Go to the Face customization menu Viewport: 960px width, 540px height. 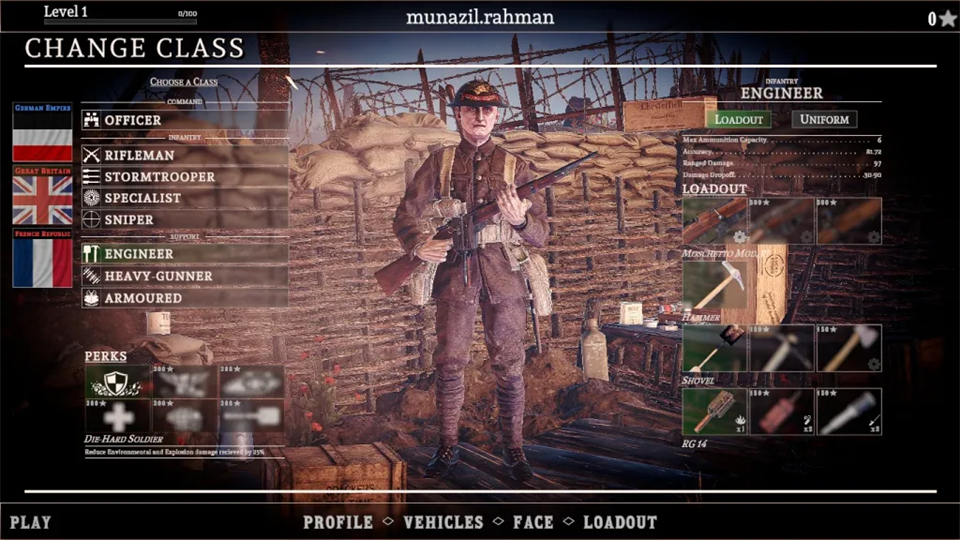pos(533,522)
